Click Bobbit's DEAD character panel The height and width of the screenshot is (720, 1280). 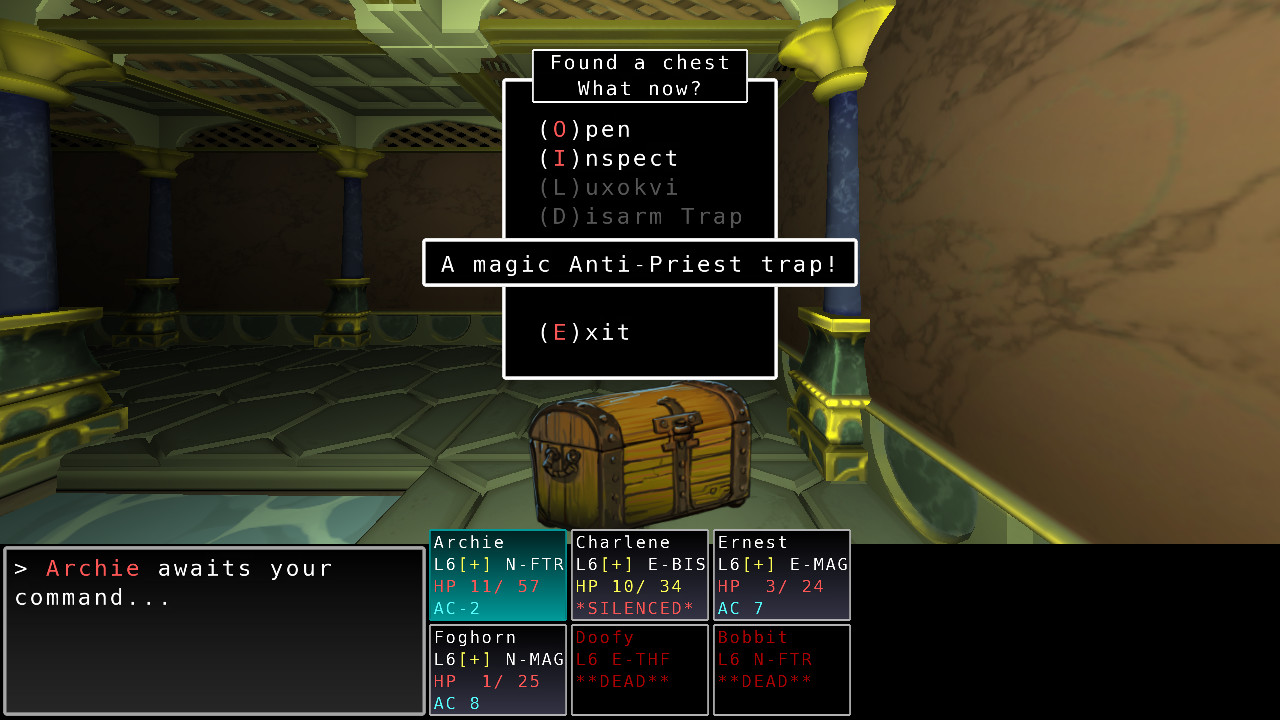[x=781, y=669]
